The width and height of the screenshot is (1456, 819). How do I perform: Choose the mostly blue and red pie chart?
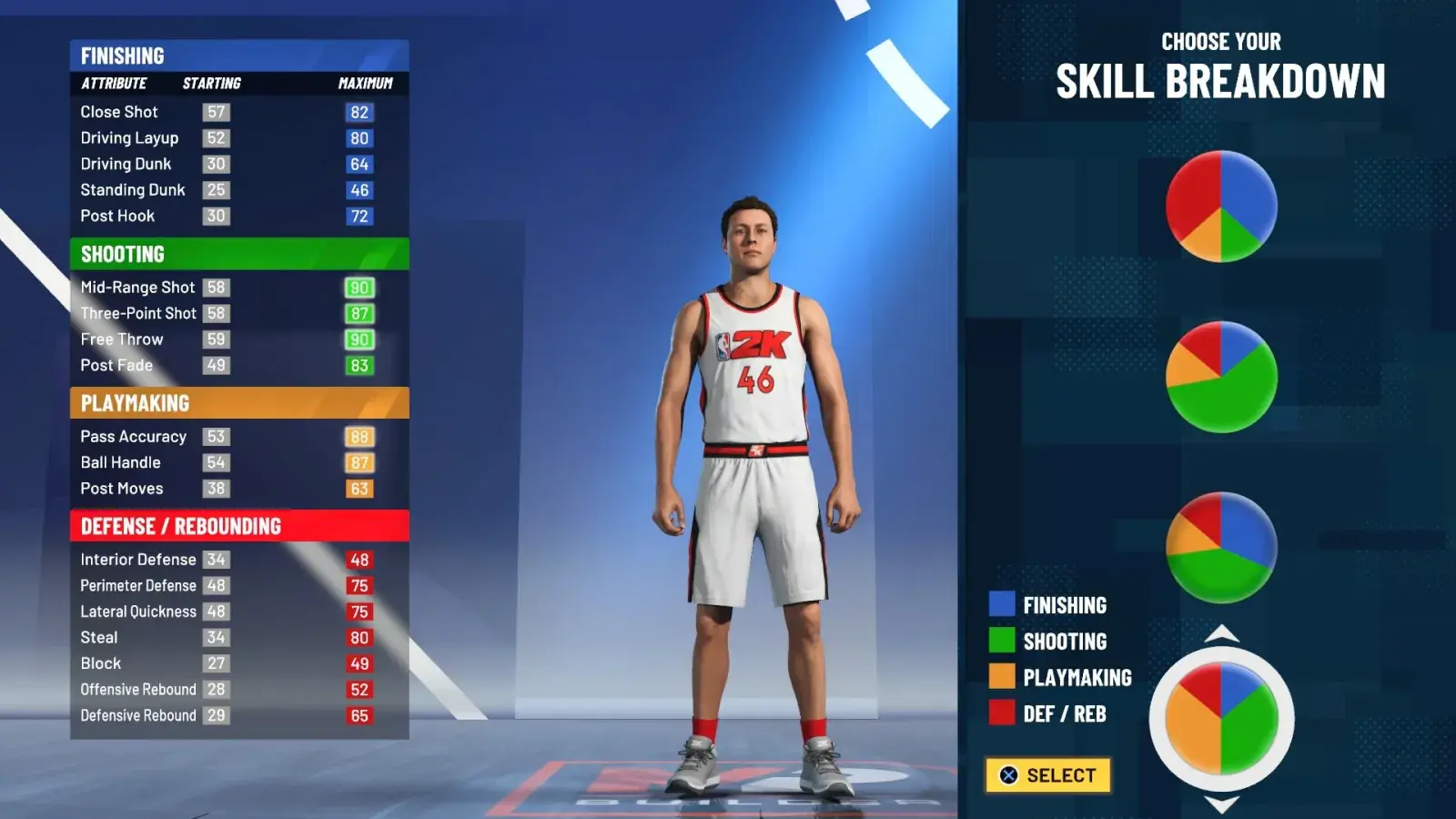1221,207
